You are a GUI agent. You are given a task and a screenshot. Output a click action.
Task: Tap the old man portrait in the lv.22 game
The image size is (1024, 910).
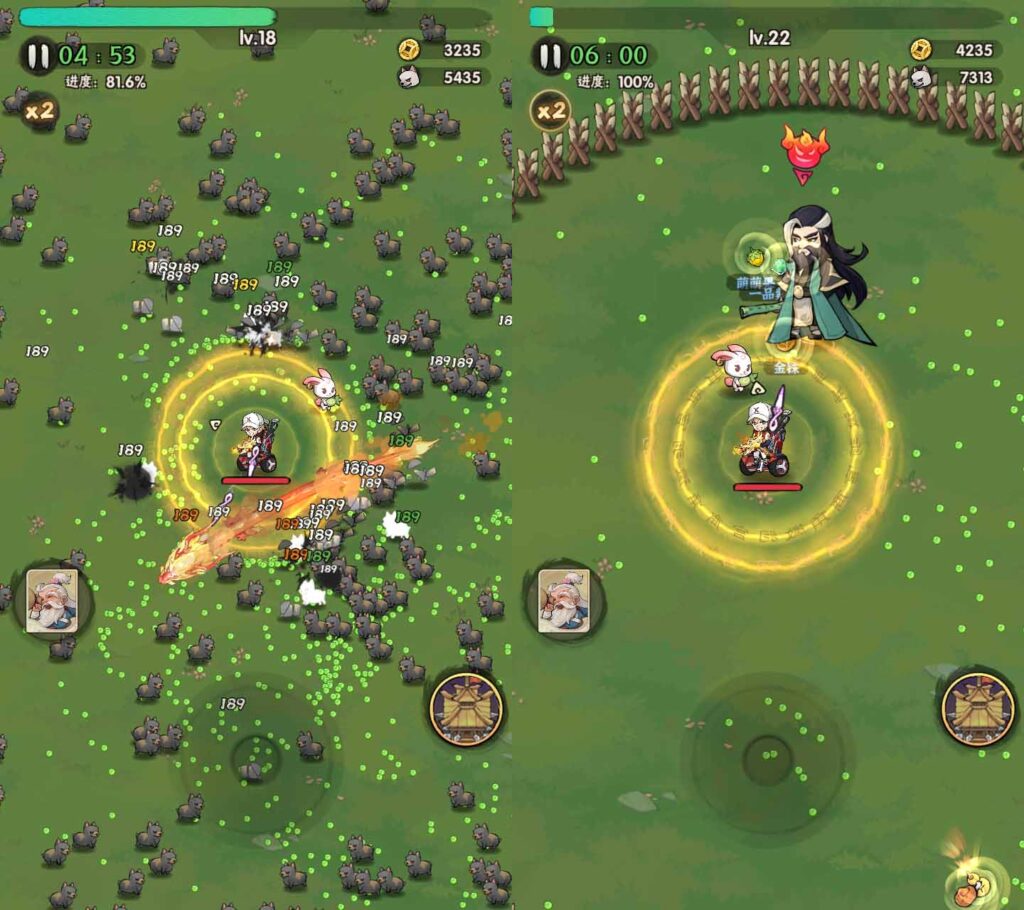pyautogui.click(x=564, y=600)
